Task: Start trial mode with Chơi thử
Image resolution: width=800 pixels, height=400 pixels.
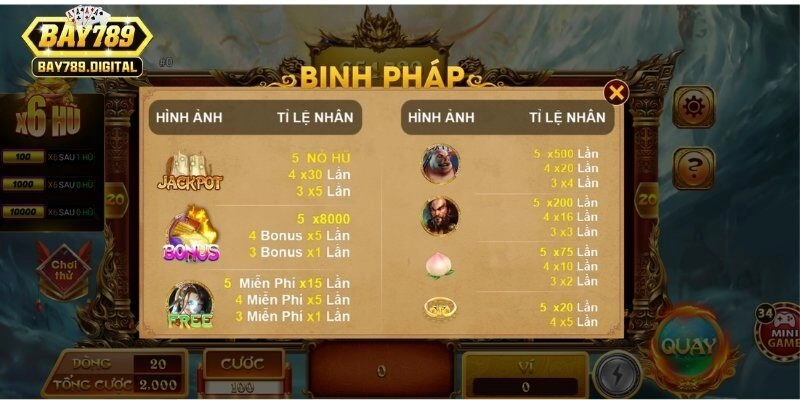Action: pyautogui.click(x=64, y=269)
